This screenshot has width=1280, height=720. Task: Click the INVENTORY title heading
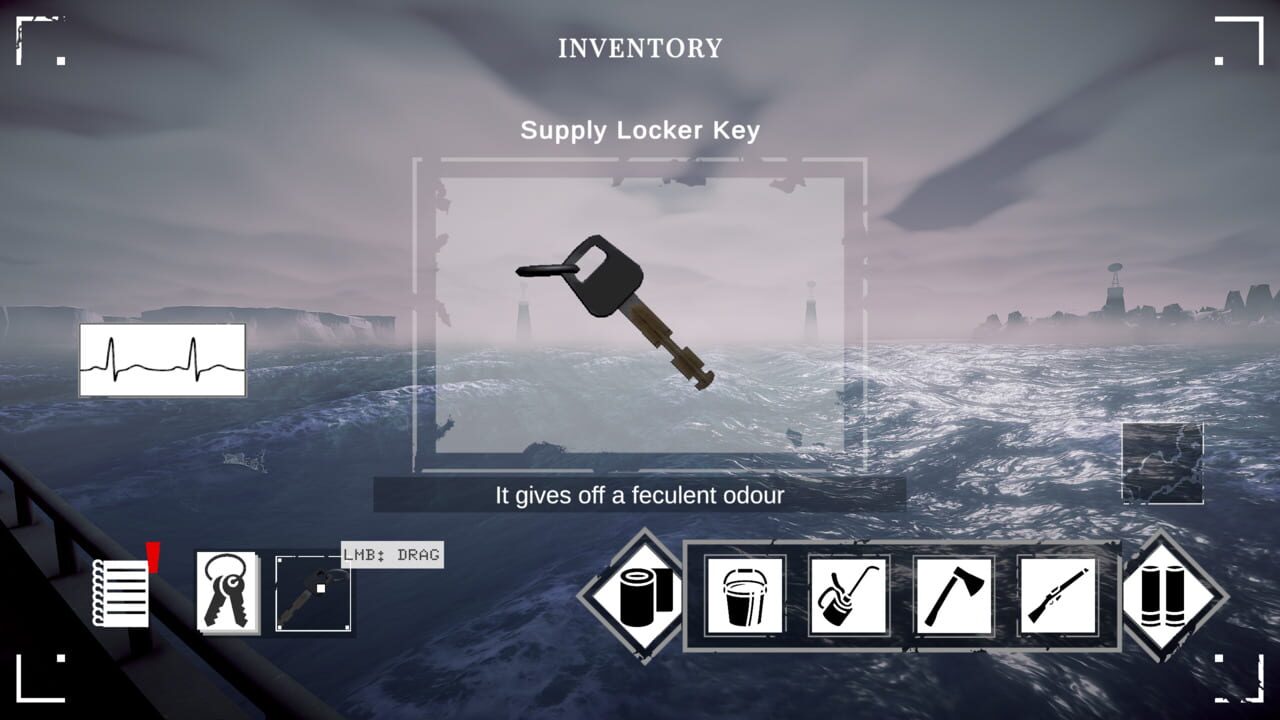coord(640,46)
